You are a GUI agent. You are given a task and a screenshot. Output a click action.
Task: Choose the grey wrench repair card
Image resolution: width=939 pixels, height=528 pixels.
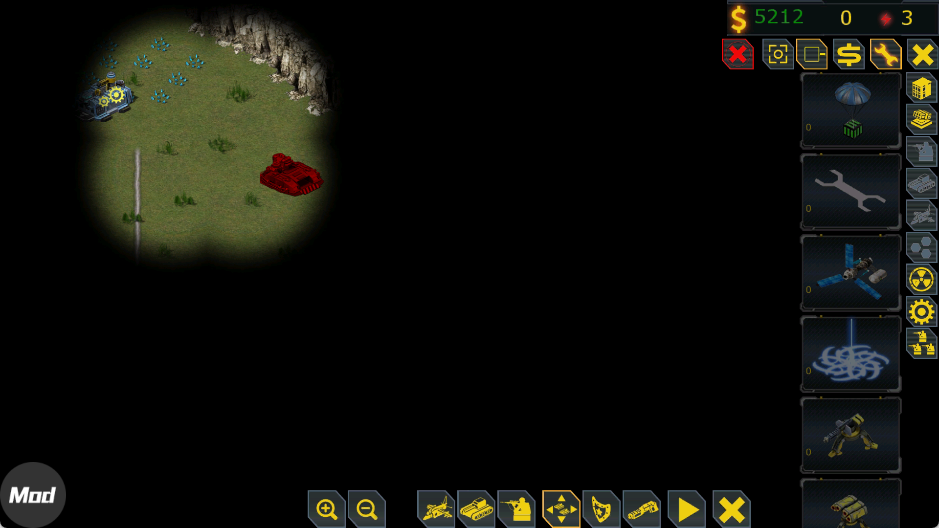click(x=851, y=191)
